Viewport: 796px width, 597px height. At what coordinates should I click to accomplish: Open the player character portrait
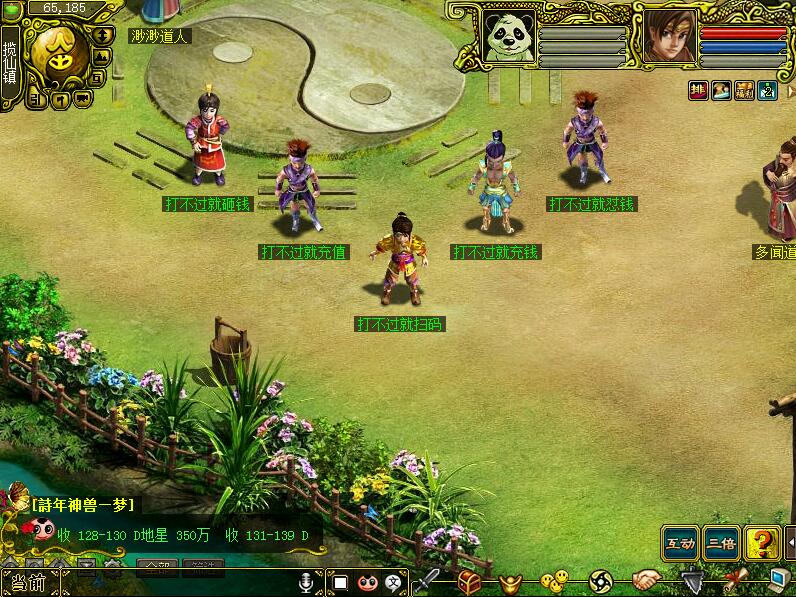coord(669,36)
